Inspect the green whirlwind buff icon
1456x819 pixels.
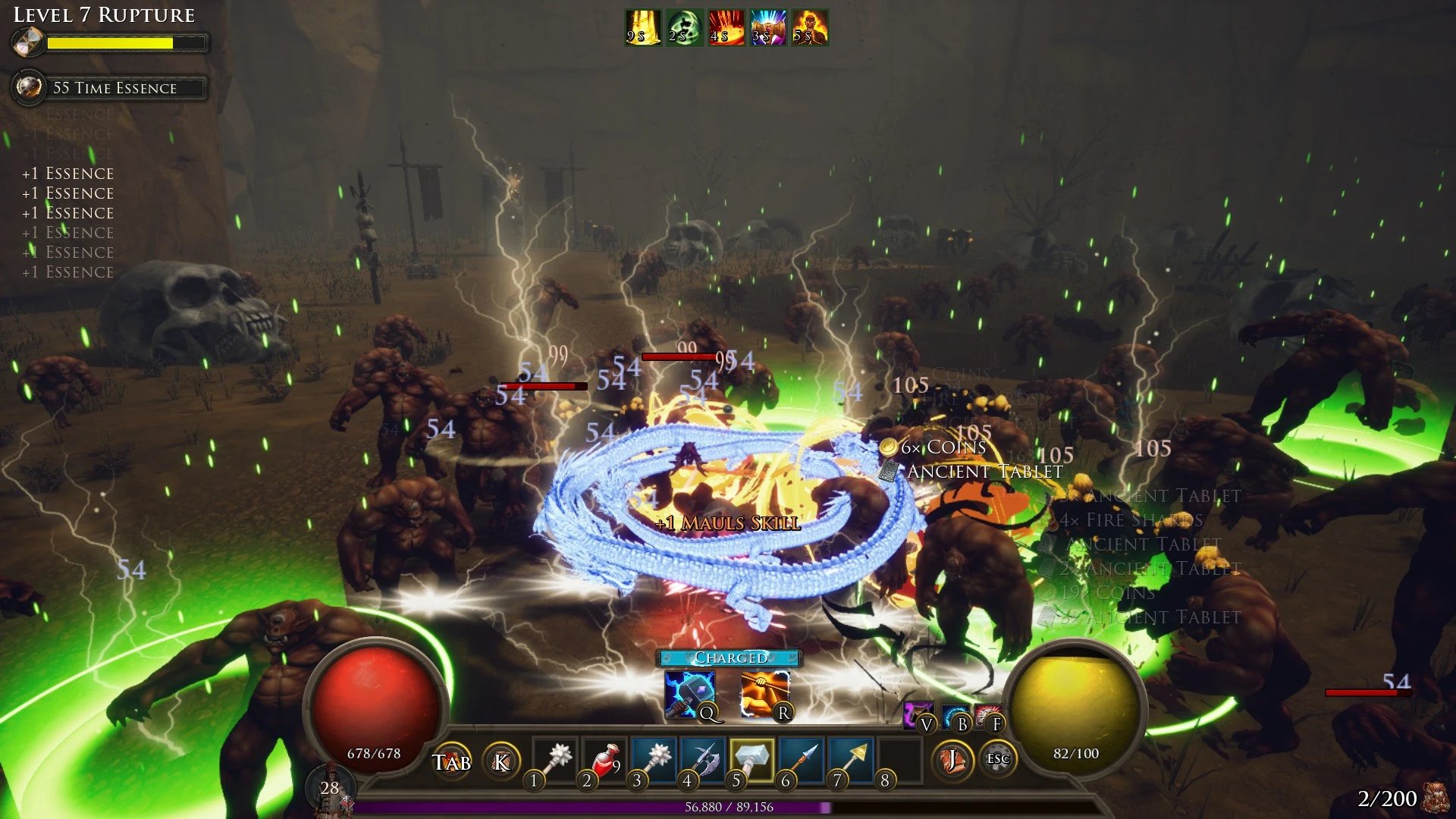point(685,28)
